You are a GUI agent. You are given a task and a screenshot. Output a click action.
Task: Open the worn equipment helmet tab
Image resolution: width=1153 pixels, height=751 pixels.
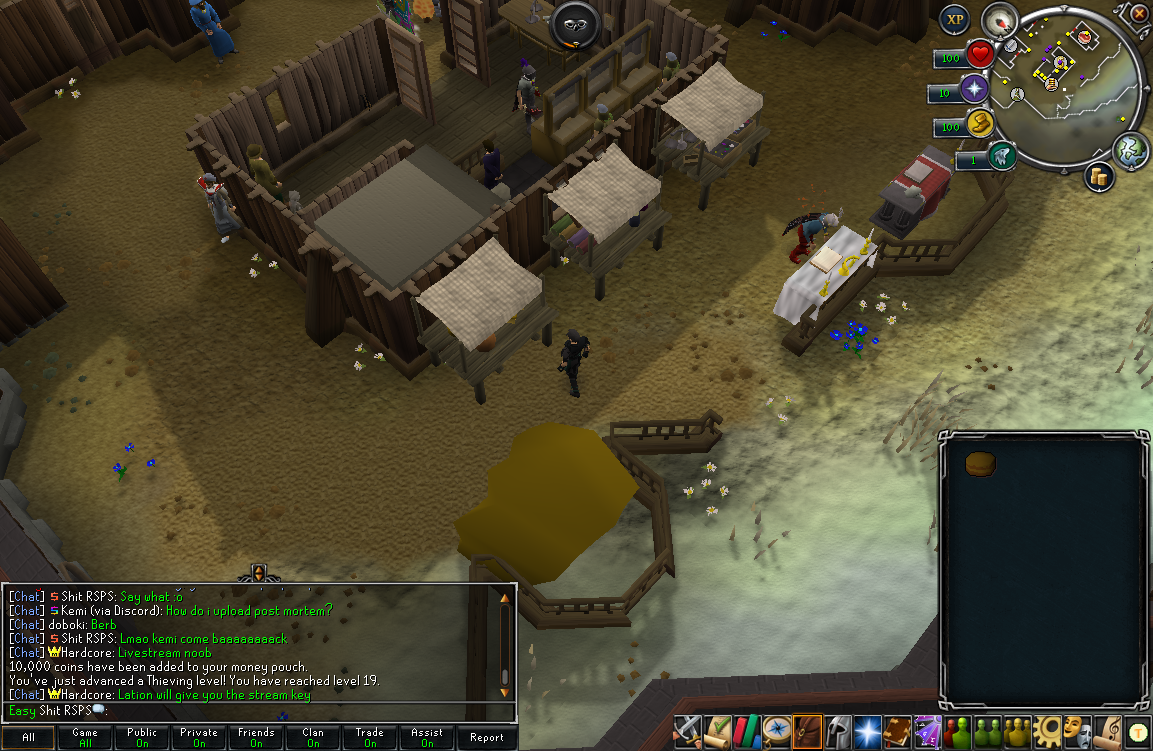(837, 732)
